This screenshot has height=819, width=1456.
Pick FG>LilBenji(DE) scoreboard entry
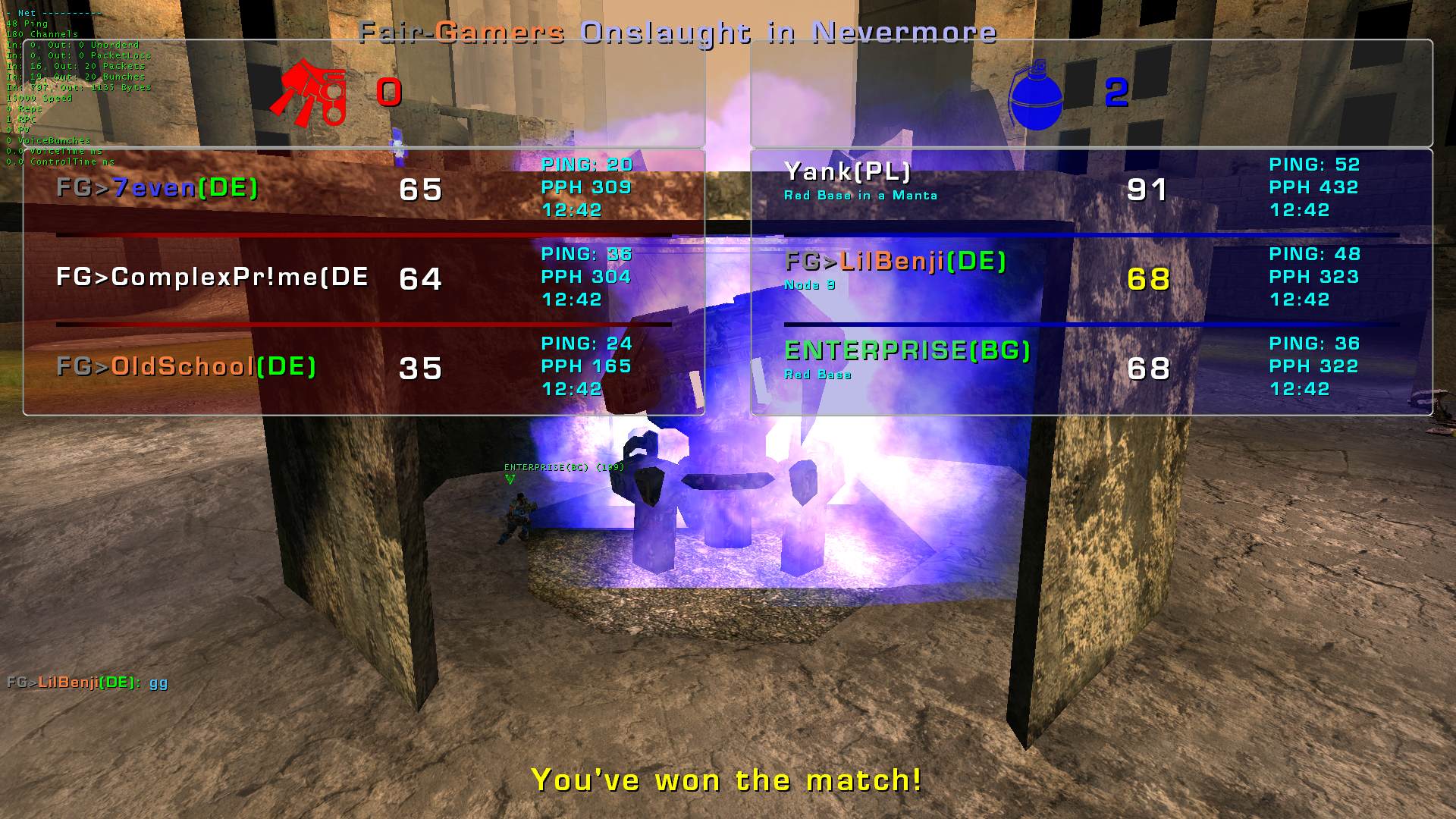(x=896, y=262)
